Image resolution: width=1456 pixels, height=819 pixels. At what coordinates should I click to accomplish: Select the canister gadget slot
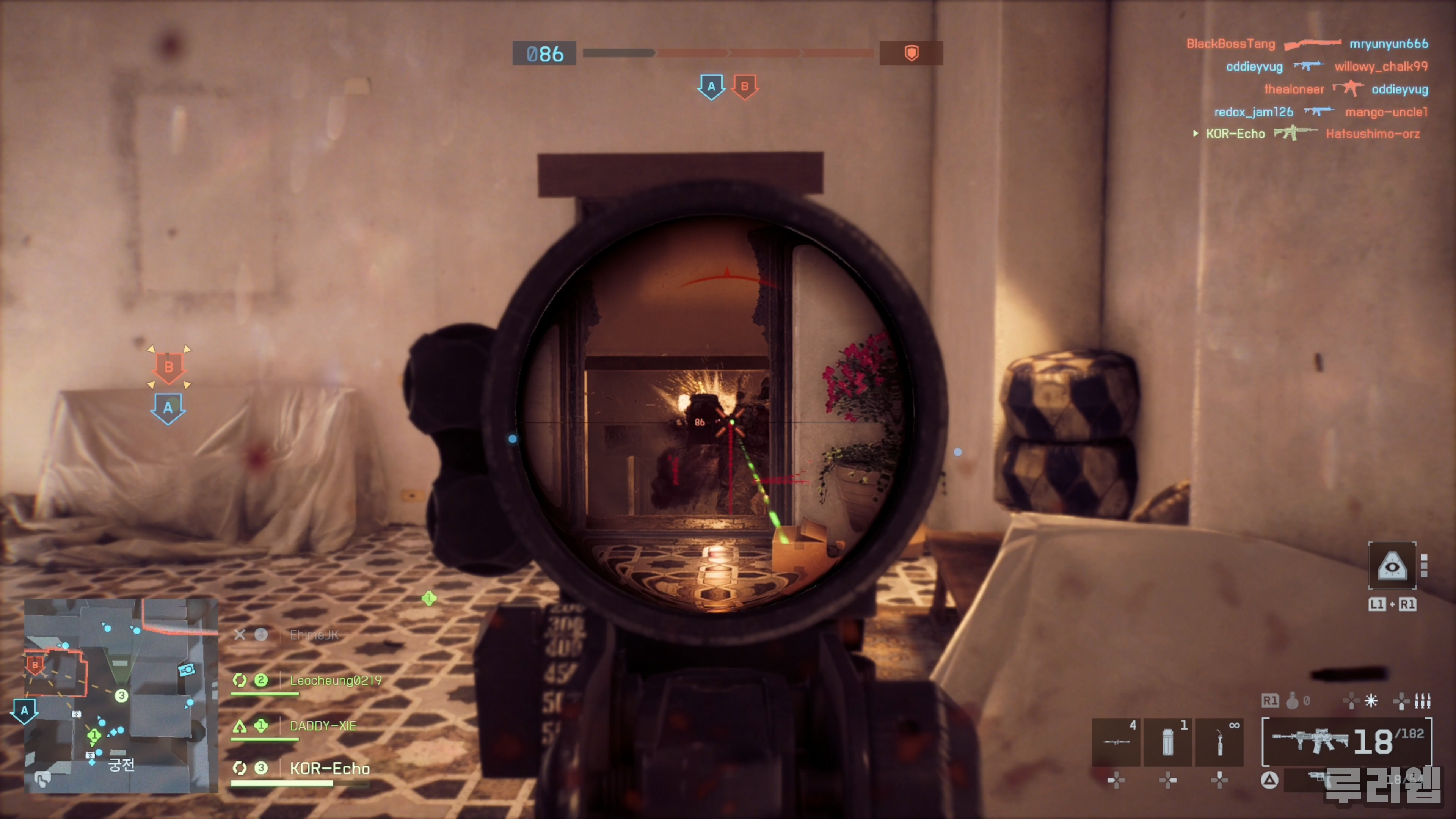pyautogui.click(x=1168, y=742)
